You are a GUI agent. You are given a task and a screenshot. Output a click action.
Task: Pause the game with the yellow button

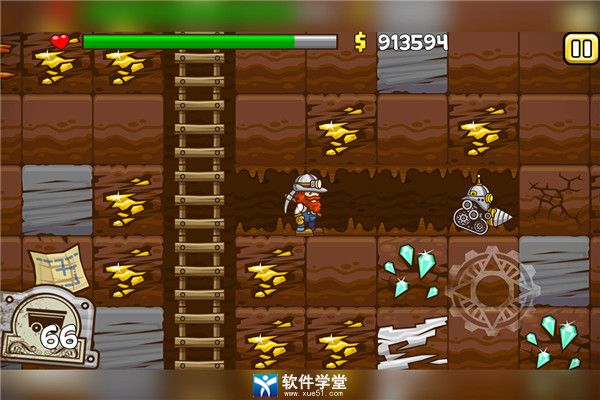(x=579, y=47)
